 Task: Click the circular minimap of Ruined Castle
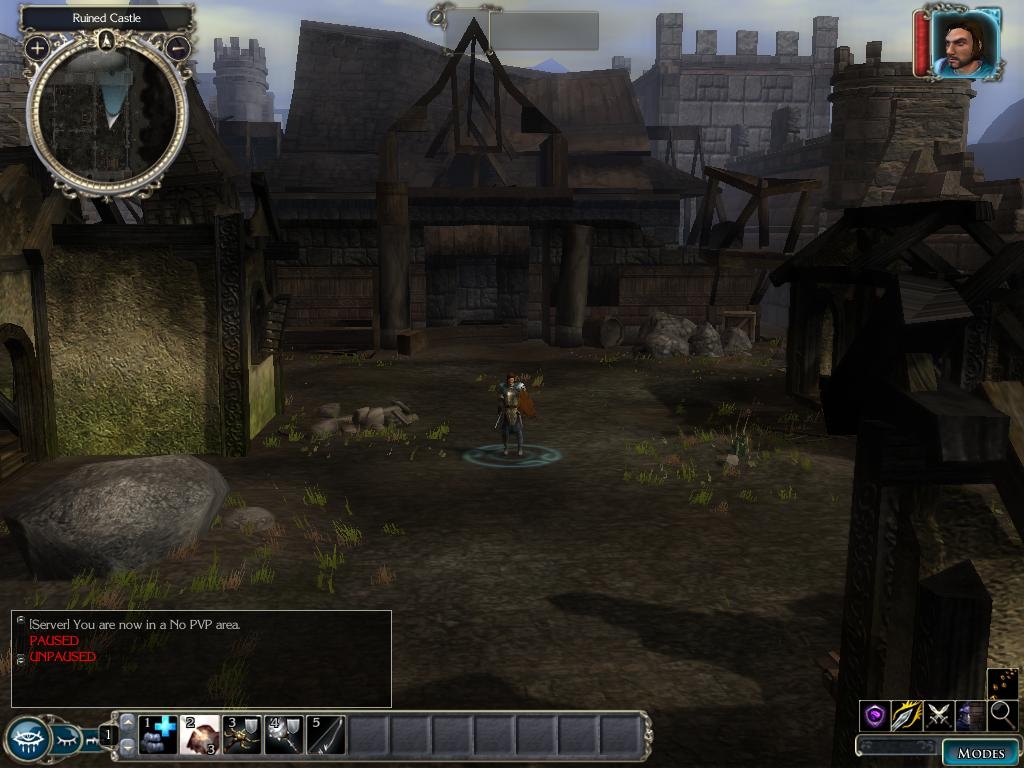[x=107, y=115]
